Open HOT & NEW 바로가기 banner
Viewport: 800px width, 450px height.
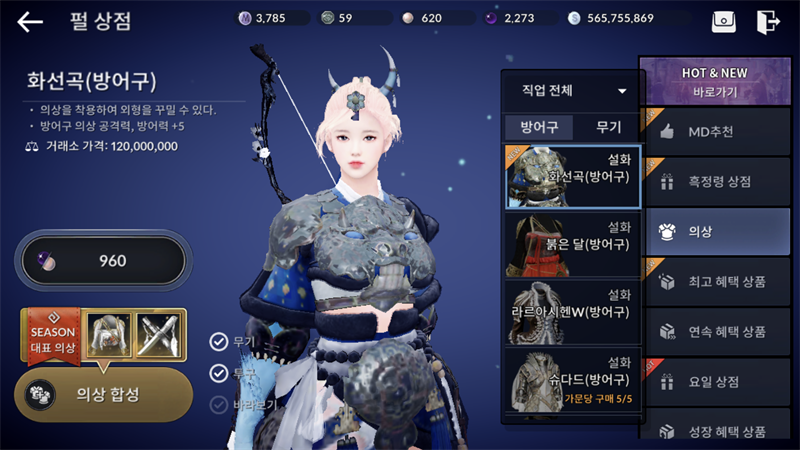[714, 82]
